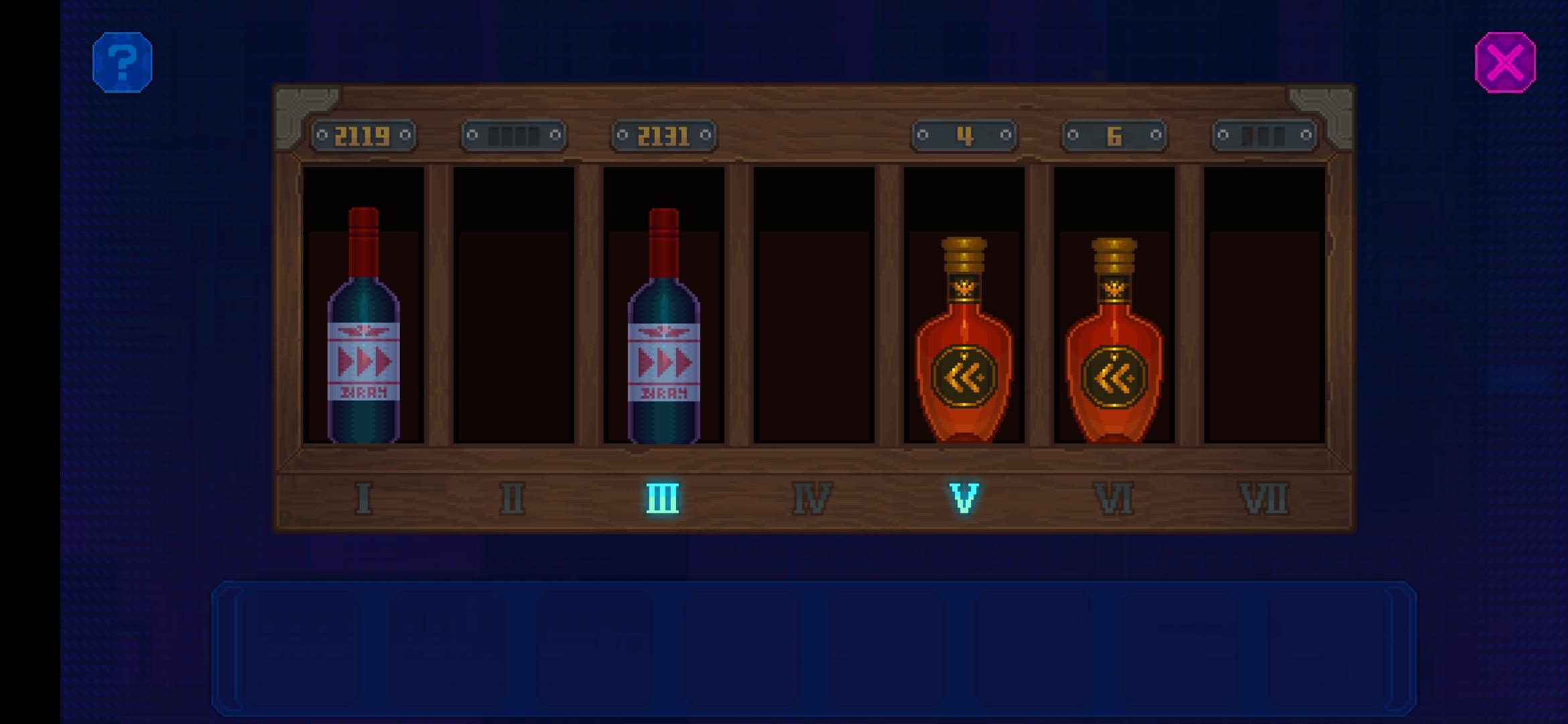Select the highlighted shelf tab III
The width and height of the screenshot is (1568, 724).
[662, 496]
